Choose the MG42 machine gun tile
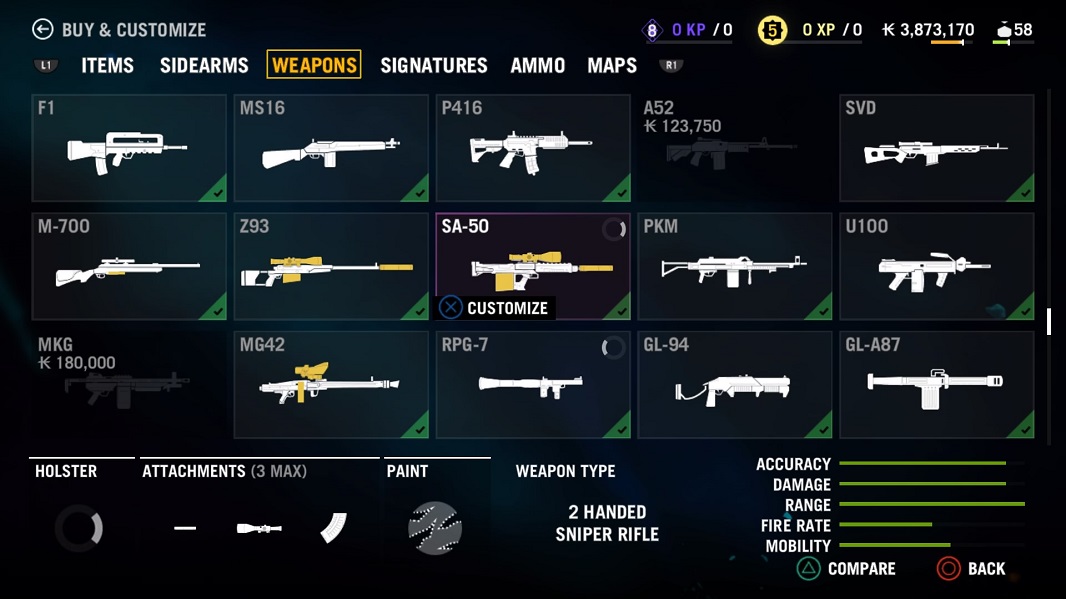The image size is (1066, 599). tap(331, 384)
